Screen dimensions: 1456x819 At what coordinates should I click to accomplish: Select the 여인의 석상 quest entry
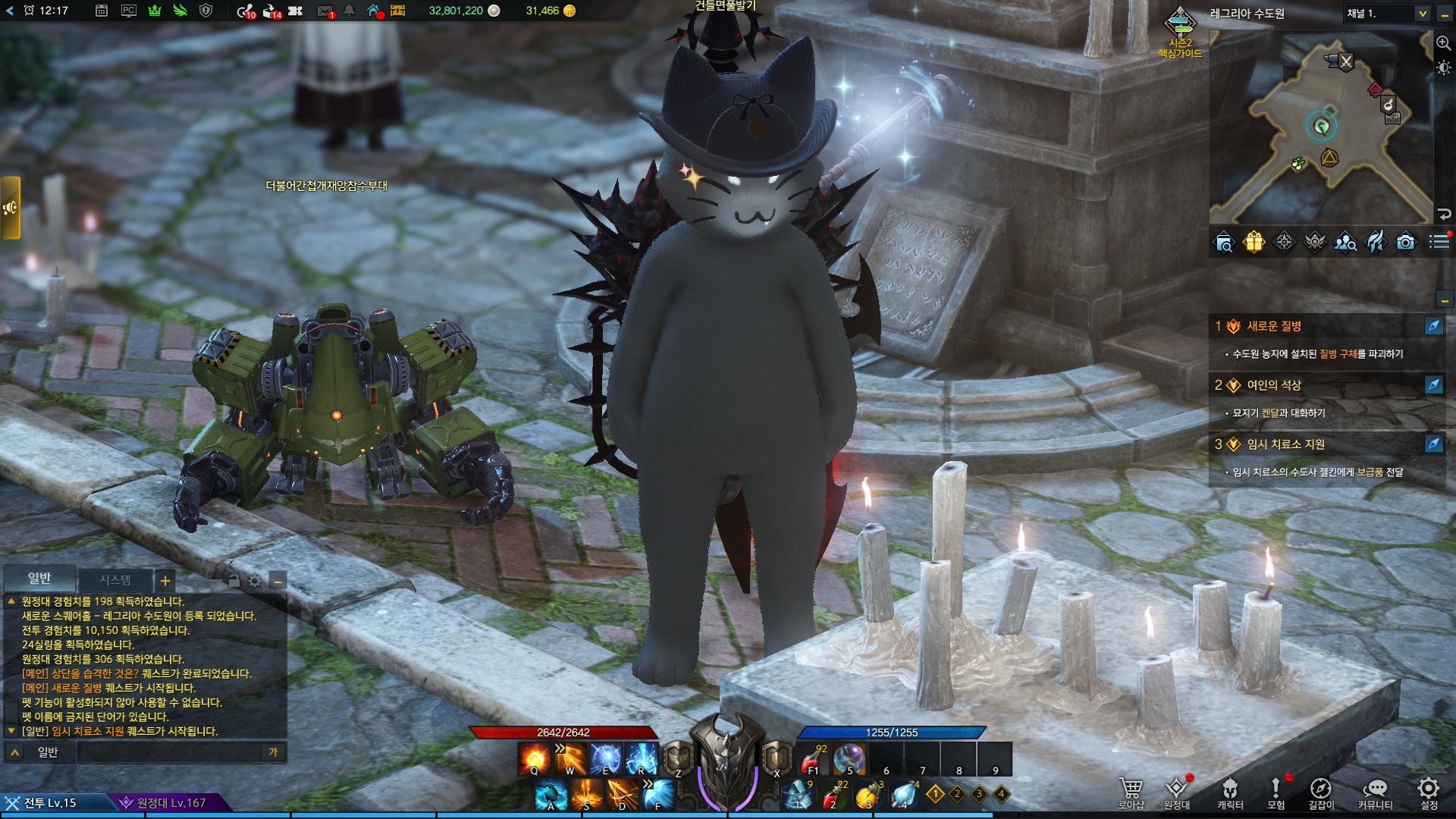point(1274,385)
